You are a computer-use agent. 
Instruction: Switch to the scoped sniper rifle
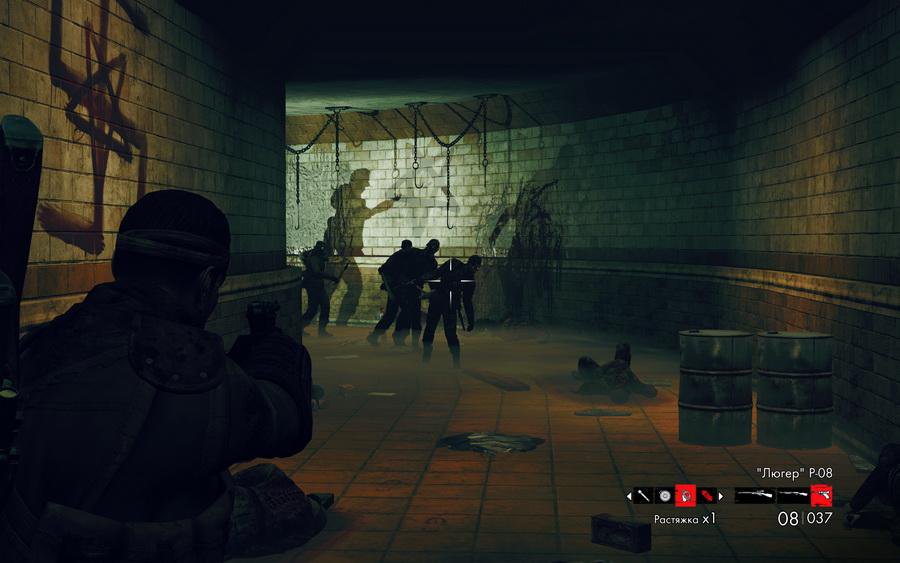pyautogui.click(x=753, y=495)
